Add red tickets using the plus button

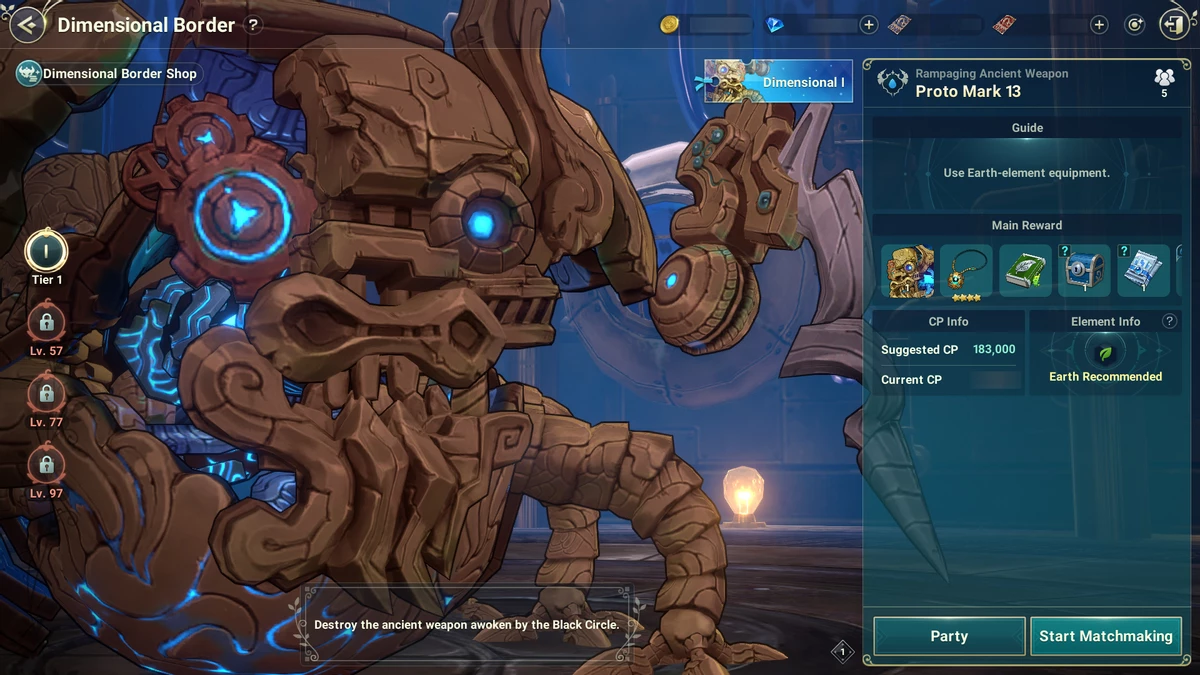click(x=1099, y=25)
